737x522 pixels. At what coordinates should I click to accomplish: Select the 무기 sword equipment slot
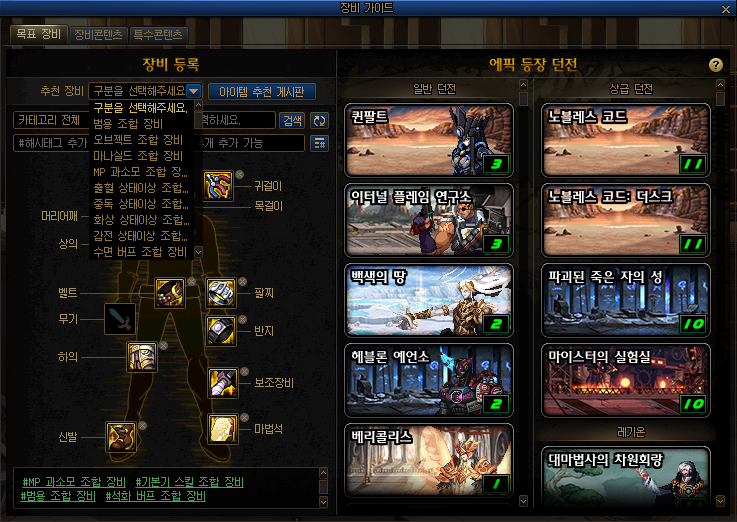(x=119, y=319)
